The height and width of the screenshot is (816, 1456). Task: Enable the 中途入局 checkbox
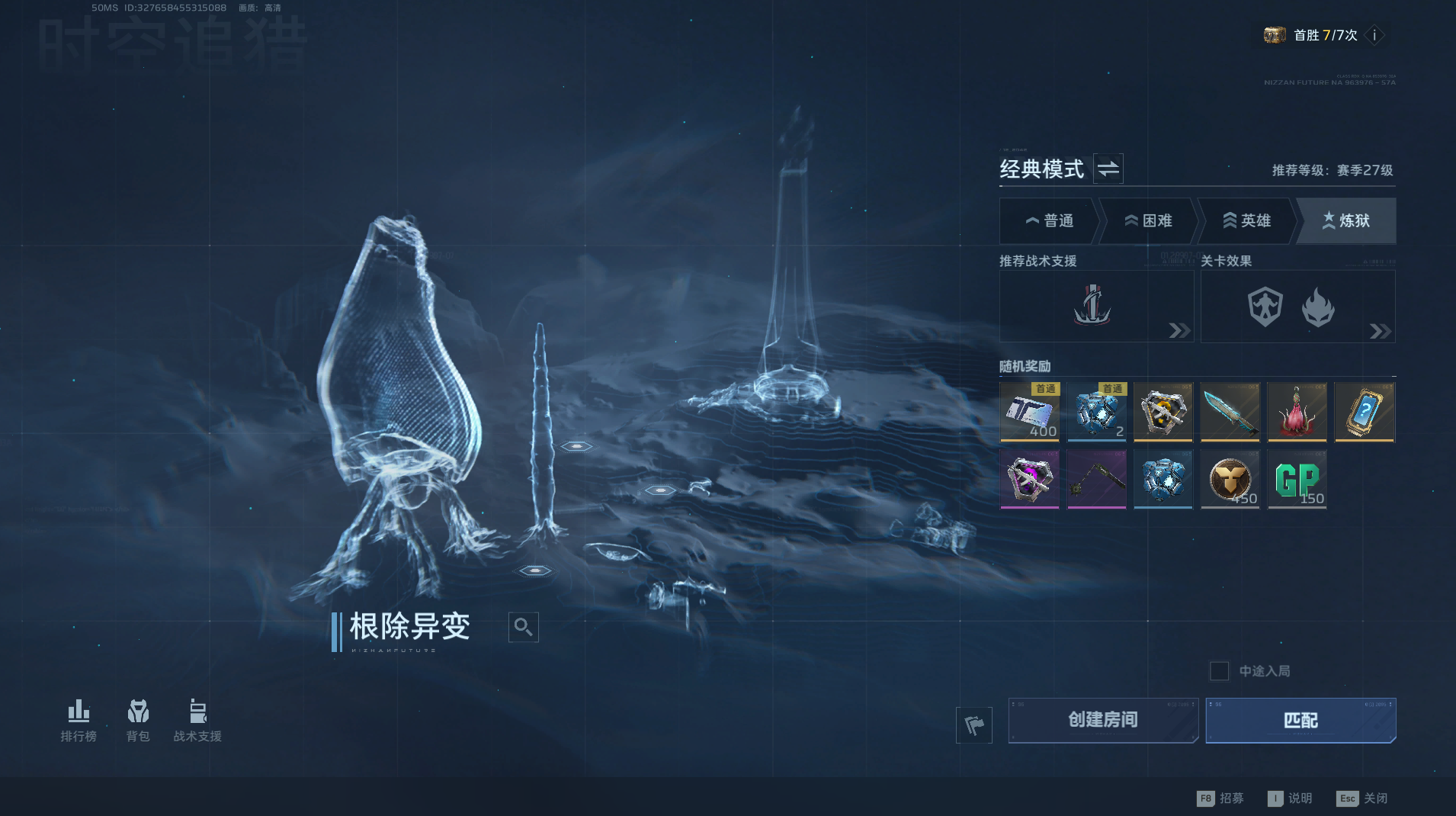(1219, 670)
